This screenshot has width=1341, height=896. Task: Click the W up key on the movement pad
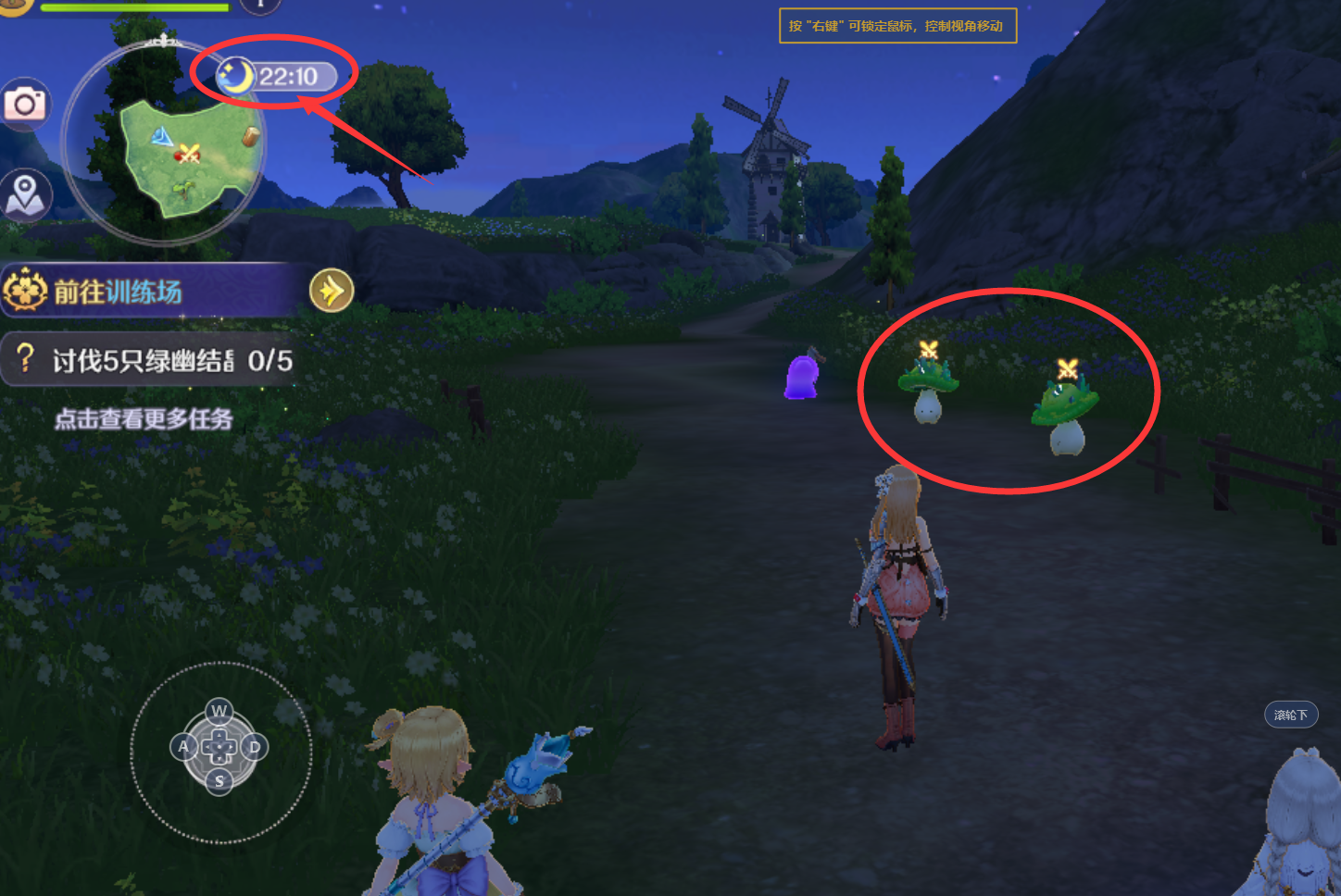pyautogui.click(x=219, y=711)
